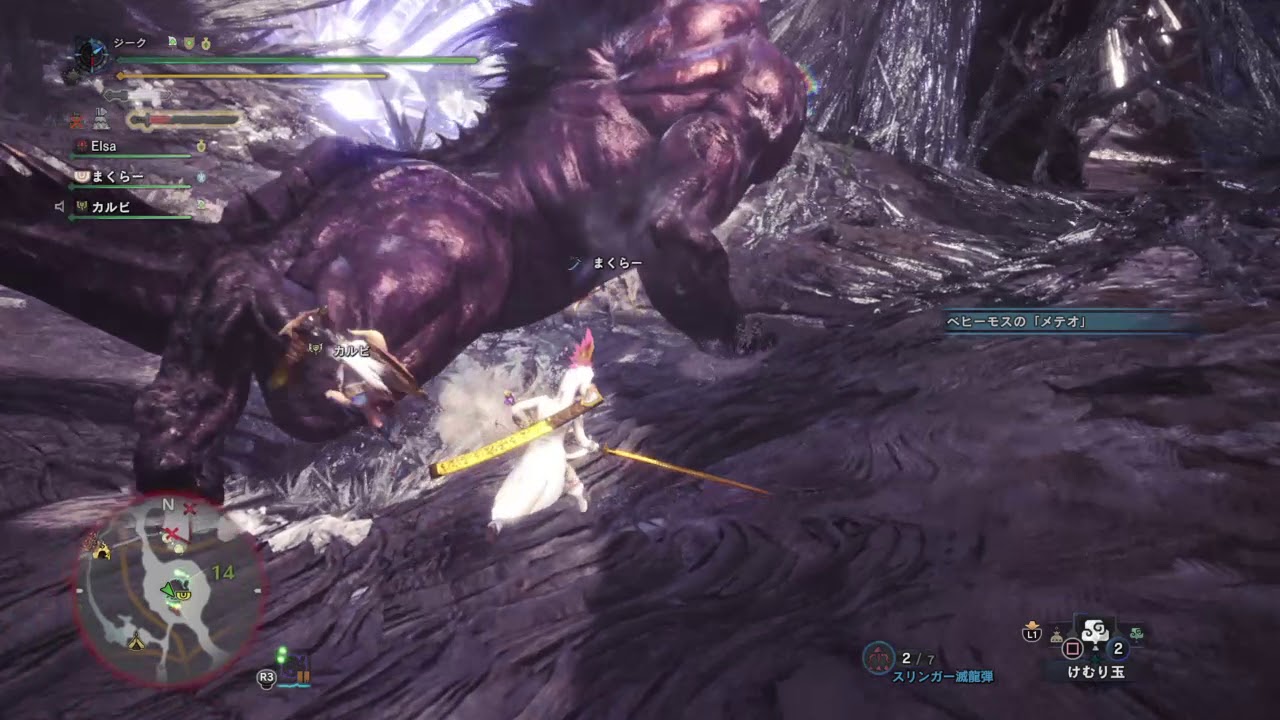1280x720 pixels.
Task: Click the bow icon beside まくらー
Action: coord(80,176)
